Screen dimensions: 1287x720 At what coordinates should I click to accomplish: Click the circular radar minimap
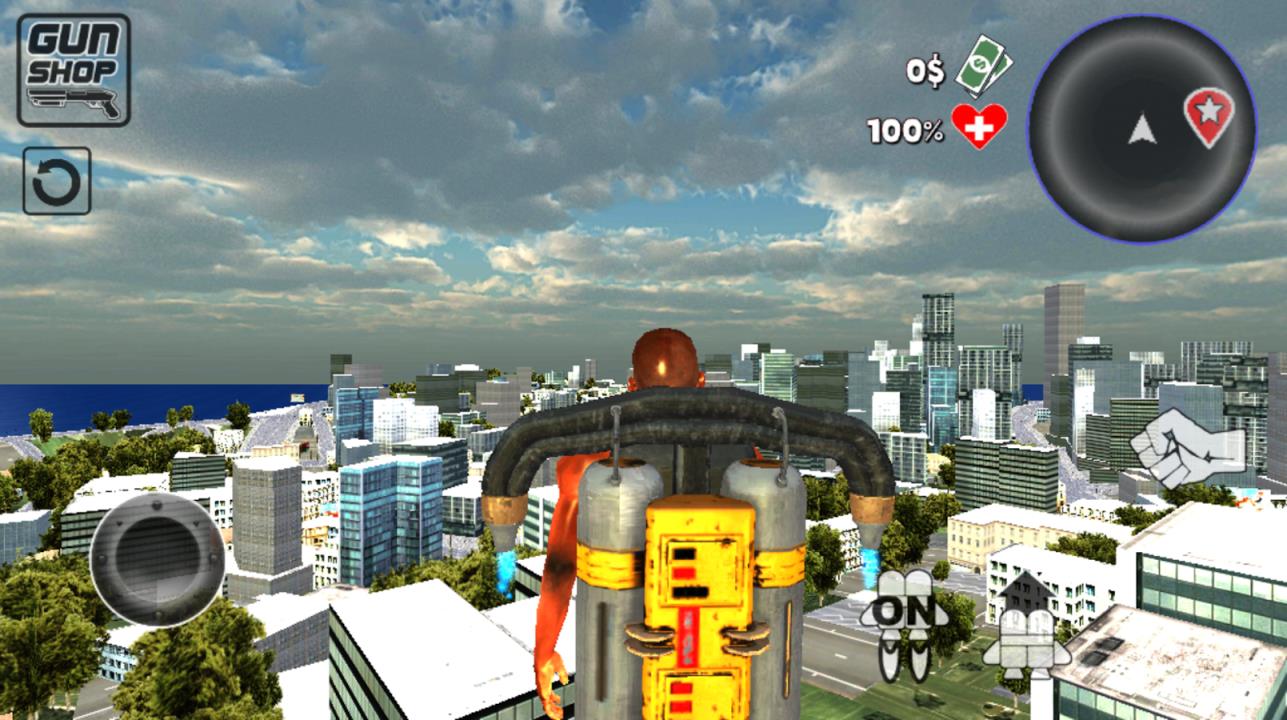pos(1141,130)
